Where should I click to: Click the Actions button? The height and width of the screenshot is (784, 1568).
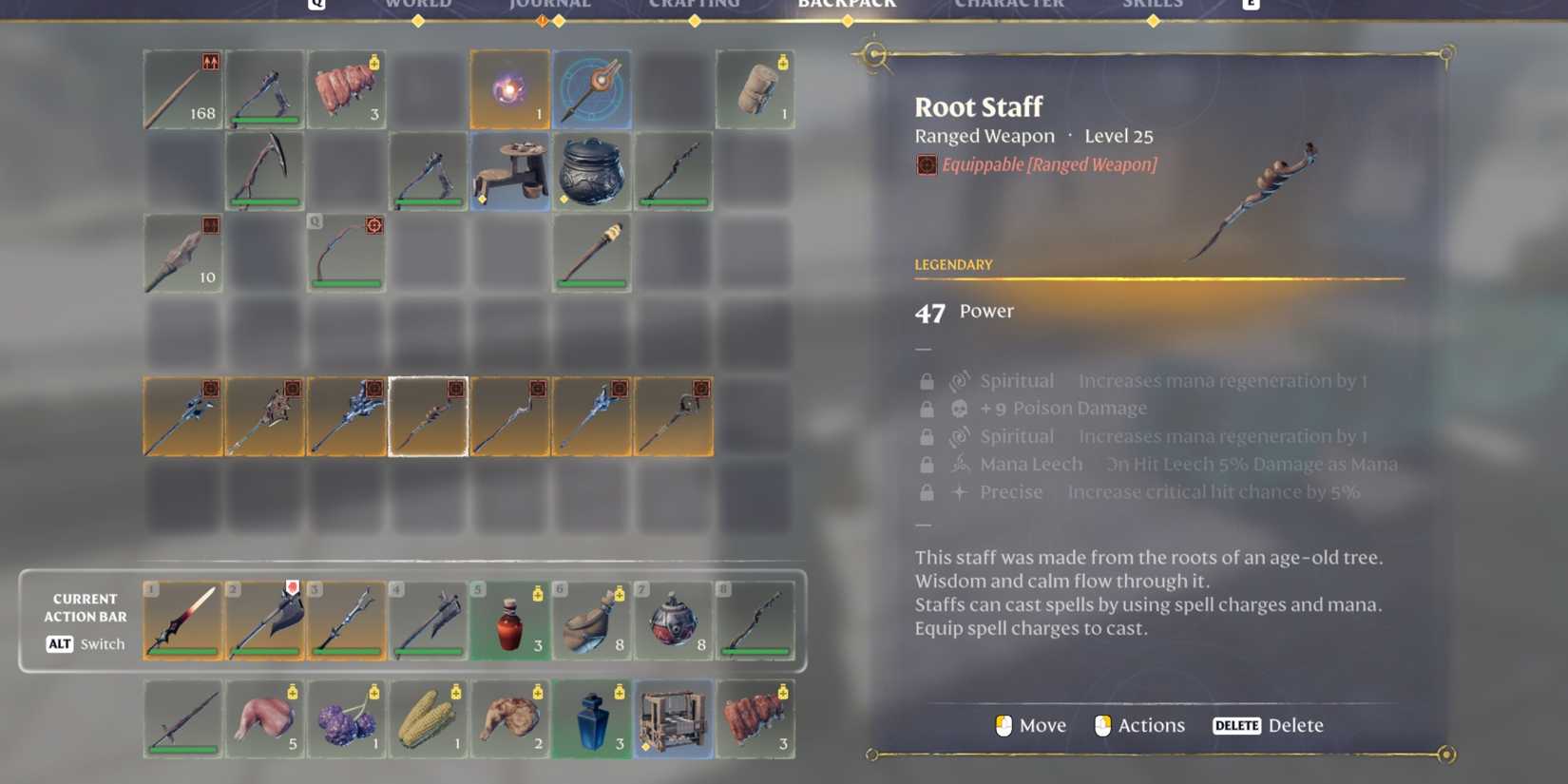(1139, 725)
